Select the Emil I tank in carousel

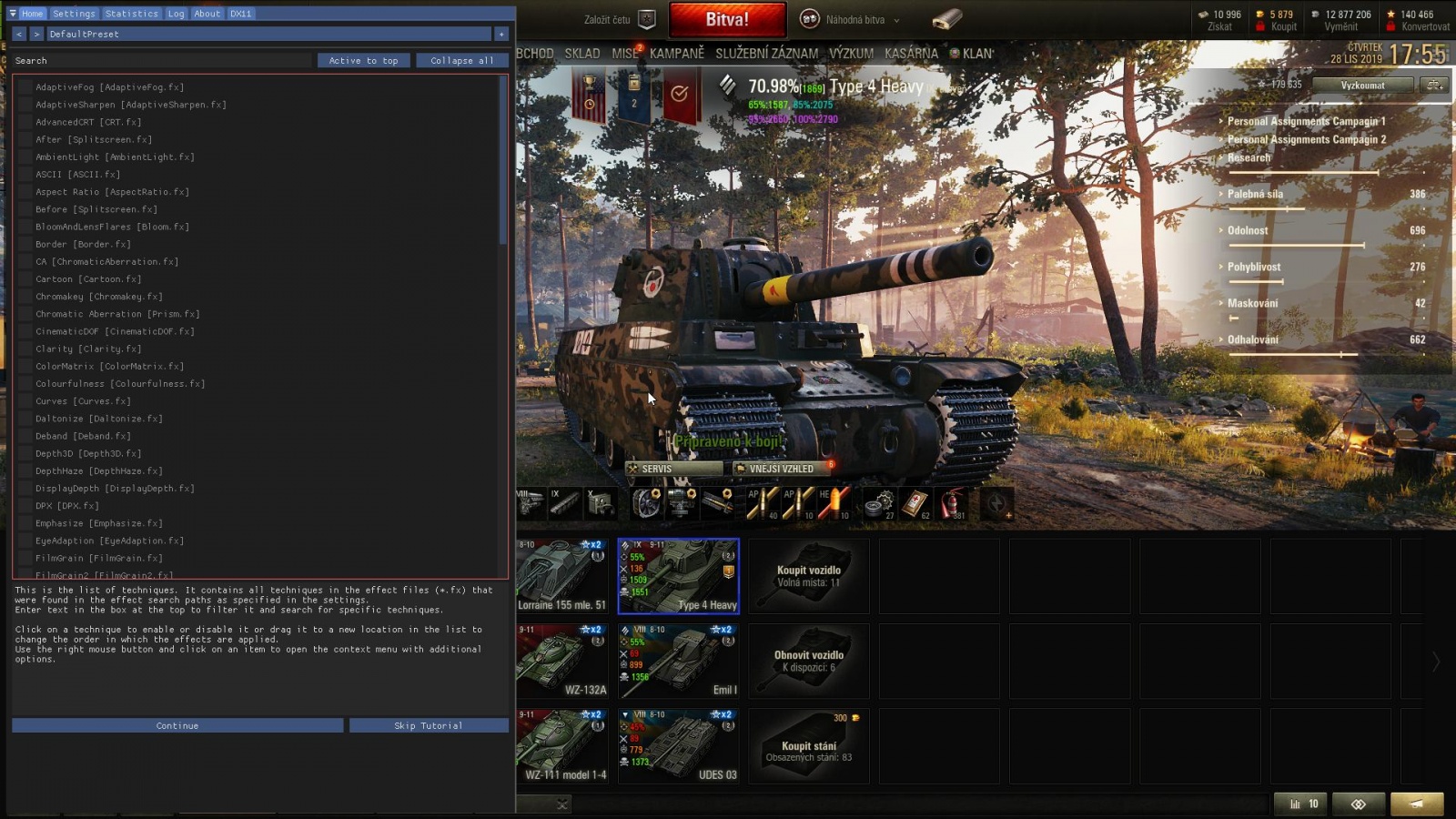[x=679, y=660]
